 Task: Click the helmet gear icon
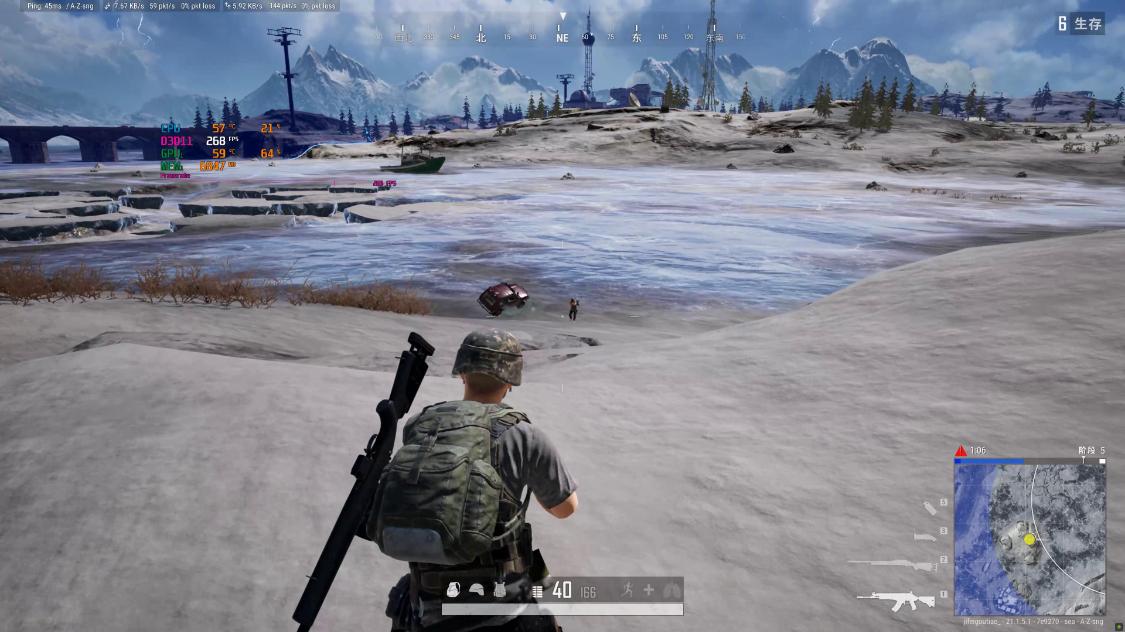[x=477, y=590]
